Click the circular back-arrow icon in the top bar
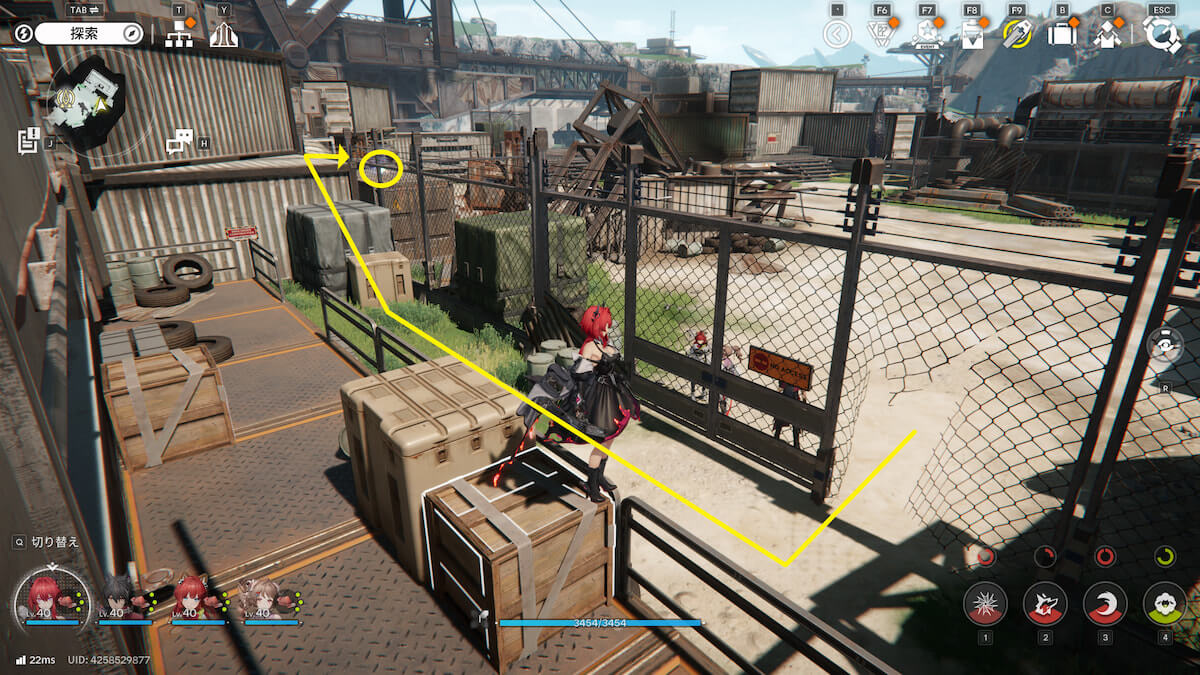Viewport: 1200px width, 675px height. tap(837, 34)
